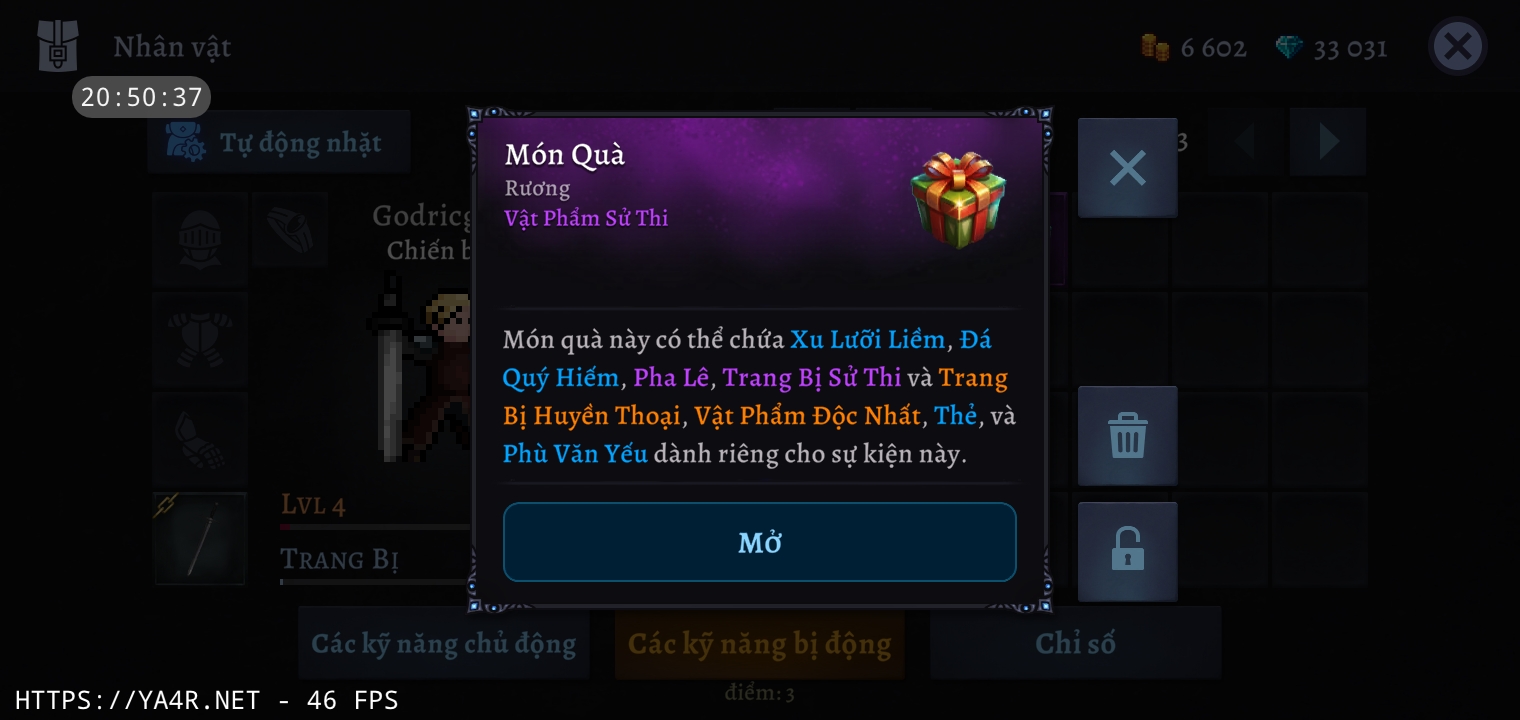Select the helmet equipment slot
This screenshot has height=720, width=1520.
tap(200, 238)
